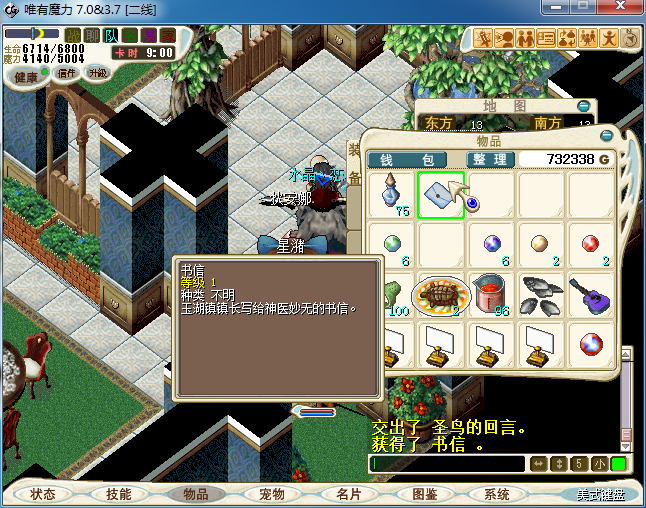This screenshot has width=646, height=508.
Task: Close the 地图 map window
Action: 583,106
